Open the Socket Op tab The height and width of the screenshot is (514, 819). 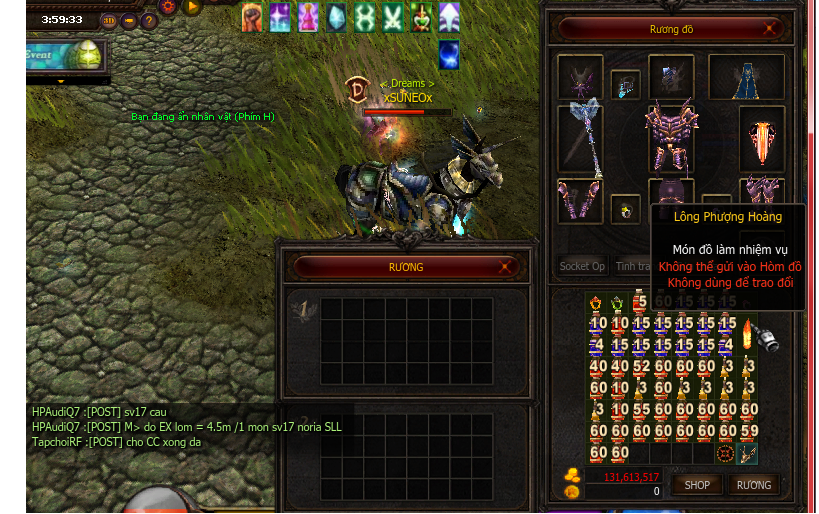coord(582,266)
